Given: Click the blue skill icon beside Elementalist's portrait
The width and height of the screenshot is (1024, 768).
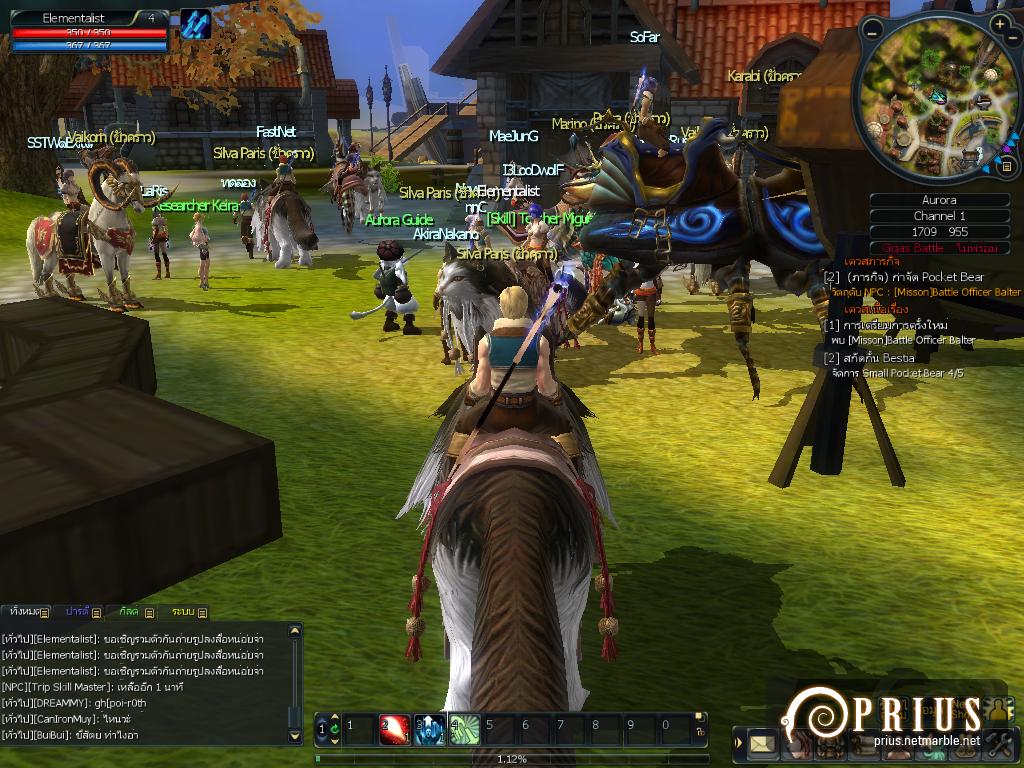Looking at the screenshot, I should [196, 24].
